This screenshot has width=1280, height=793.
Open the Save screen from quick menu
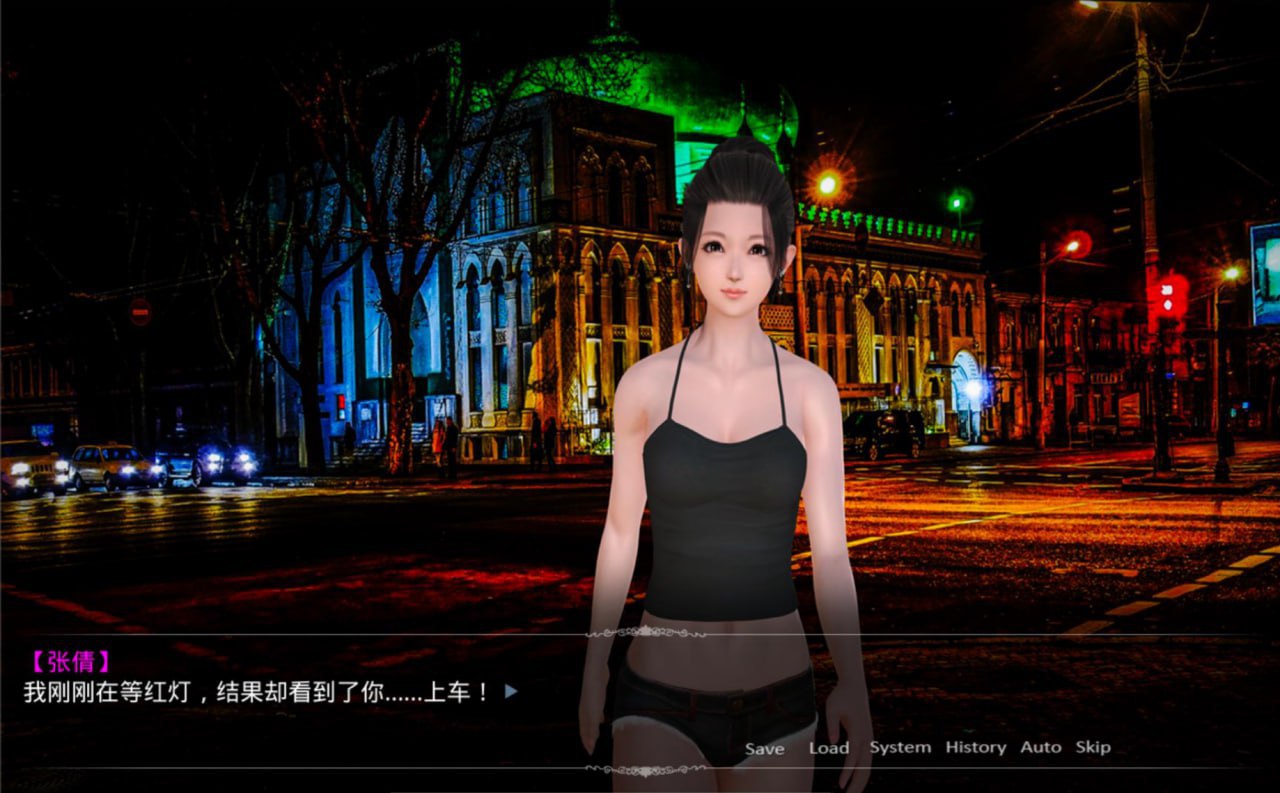point(765,747)
